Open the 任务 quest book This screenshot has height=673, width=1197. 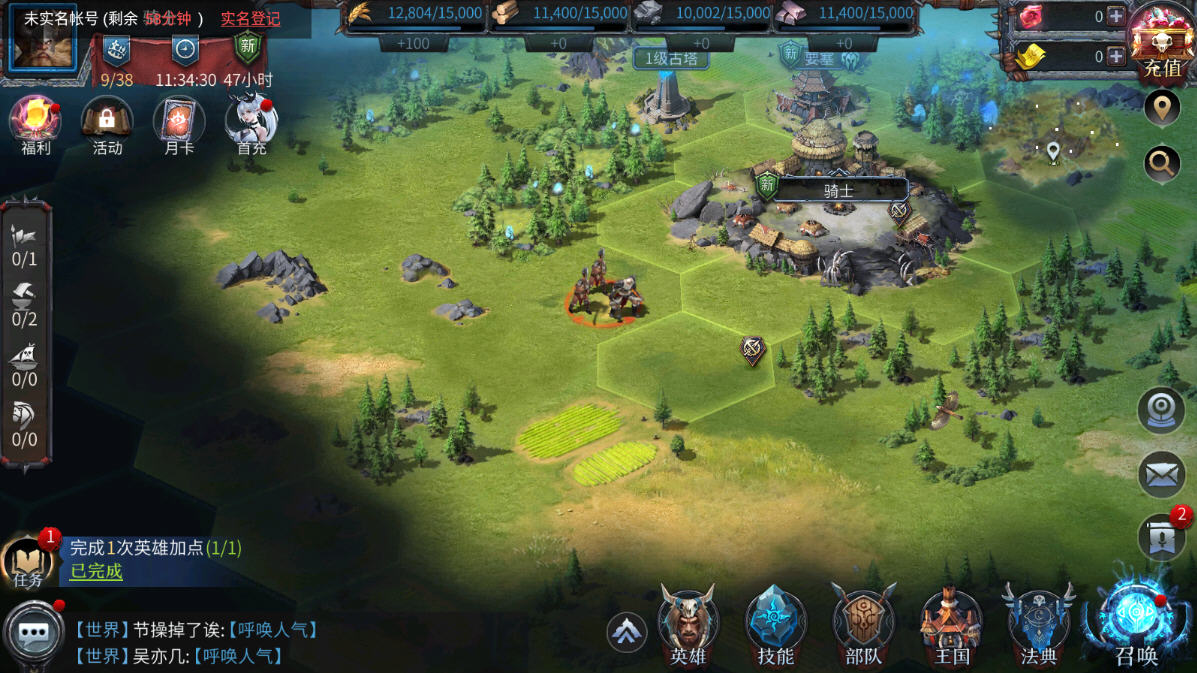[27, 562]
